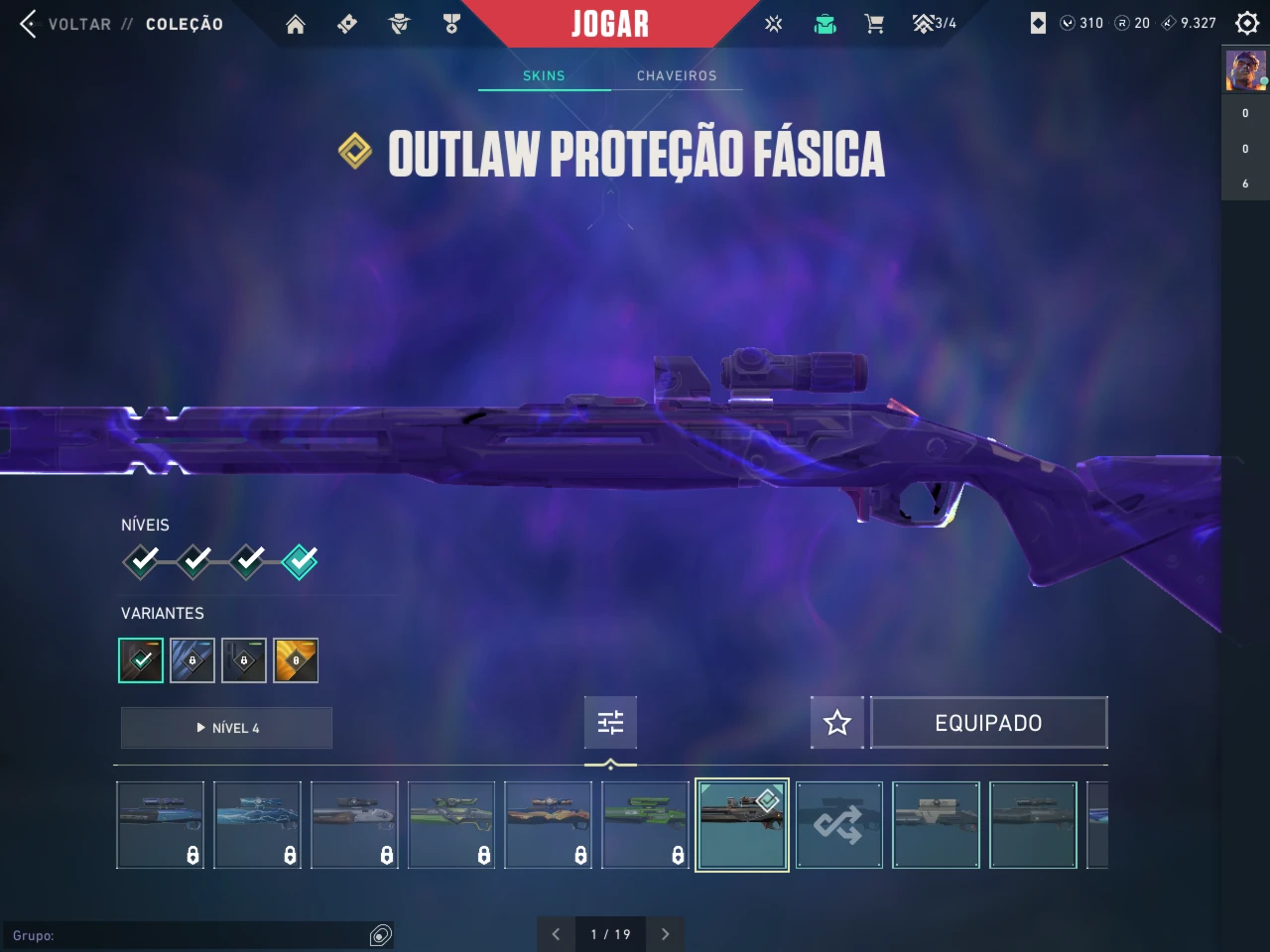Play the Nível 4 preview
The width and height of the screenshot is (1270, 952).
pyautogui.click(x=226, y=728)
